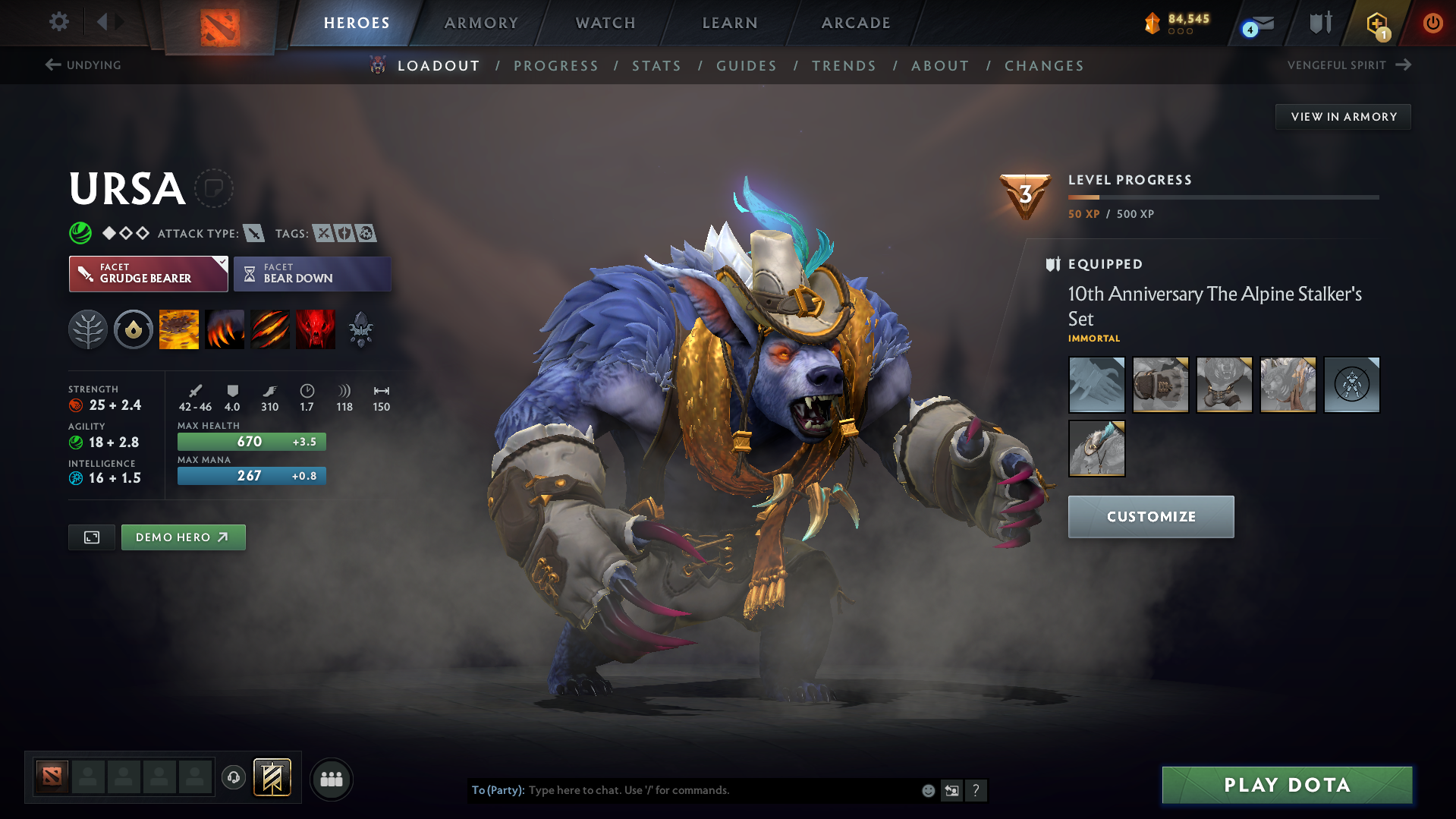This screenshot has height=819, width=1456.
Task: Switch to the Bear Down facet
Action: [312, 273]
